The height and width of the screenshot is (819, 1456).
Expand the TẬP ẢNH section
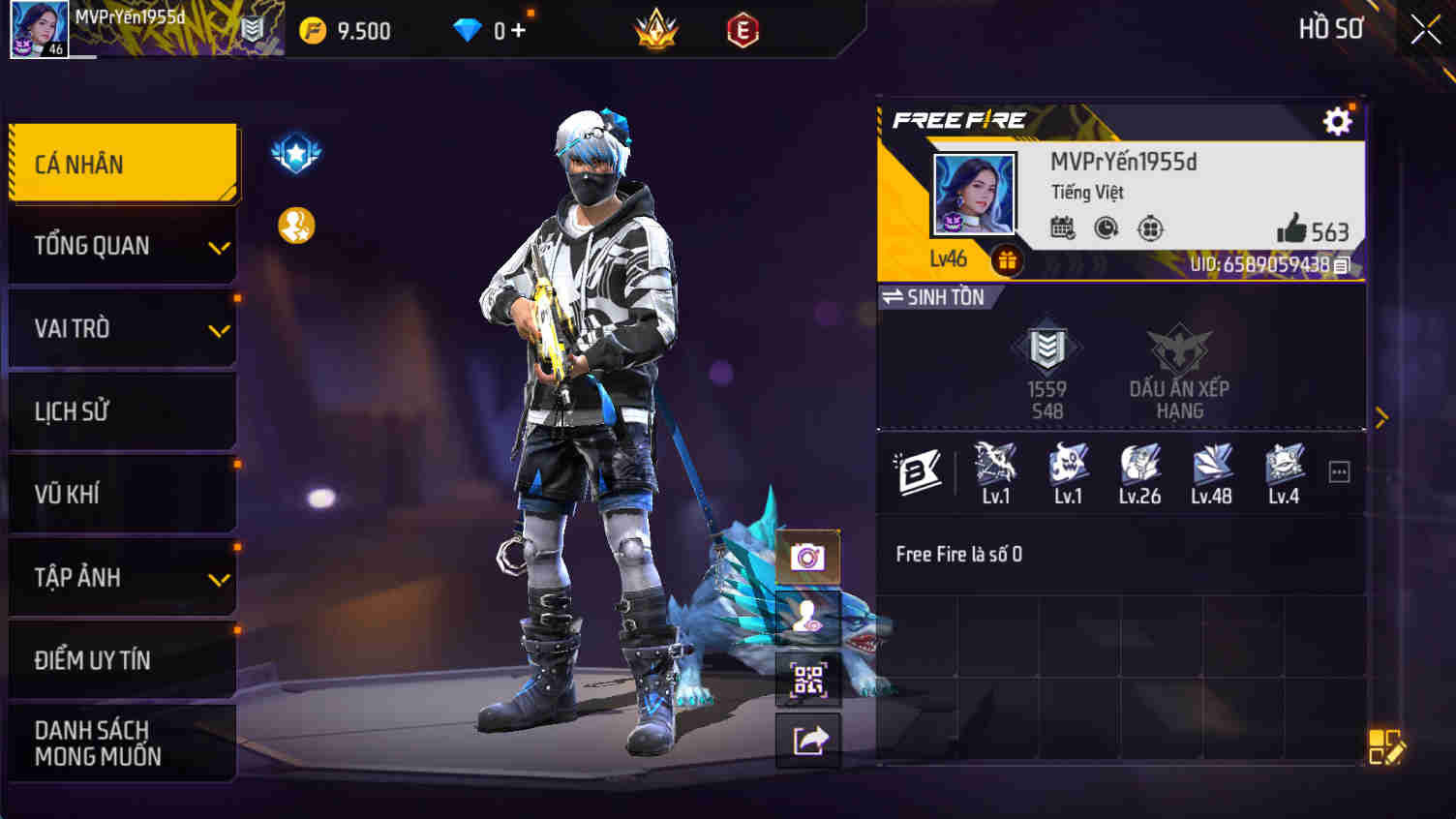point(122,577)
